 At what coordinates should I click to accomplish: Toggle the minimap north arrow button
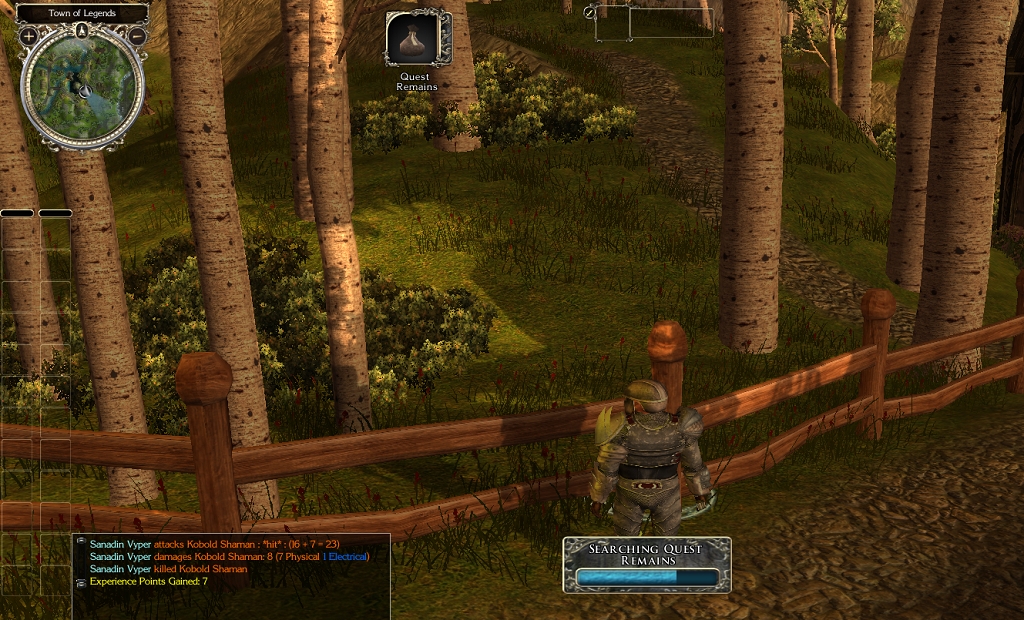(x=82, y=31)
